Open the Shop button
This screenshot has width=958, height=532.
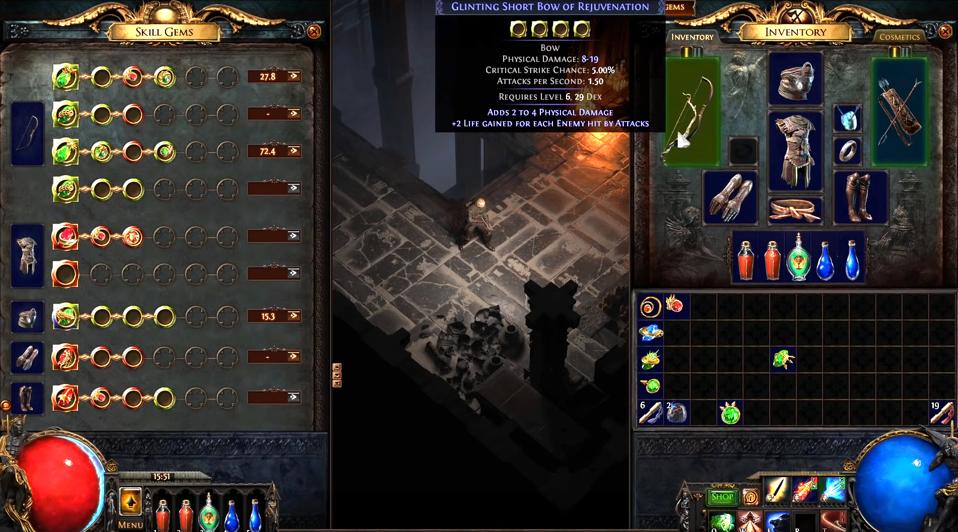coord(722,496)
